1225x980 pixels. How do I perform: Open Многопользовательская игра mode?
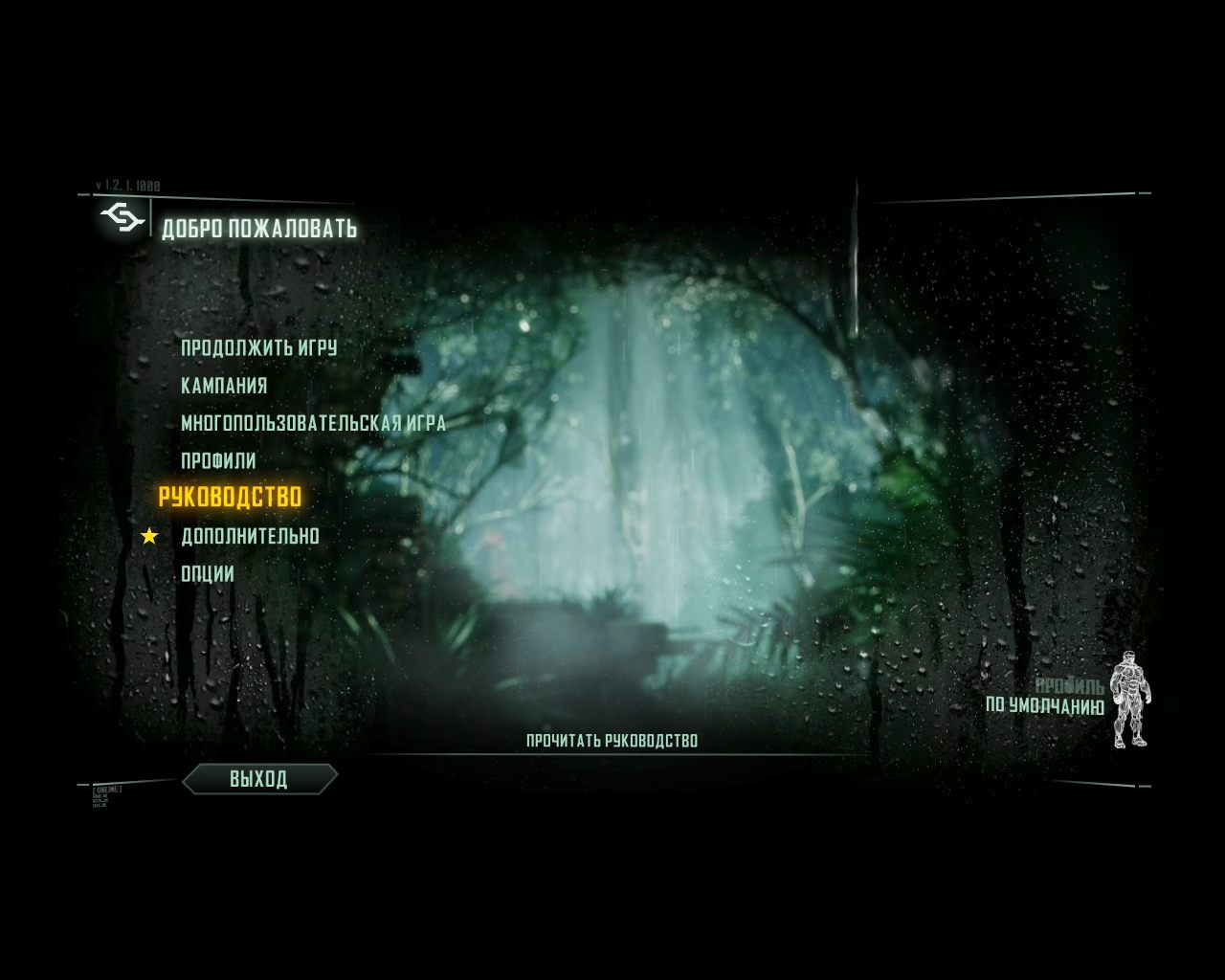[x=313, y=422]
